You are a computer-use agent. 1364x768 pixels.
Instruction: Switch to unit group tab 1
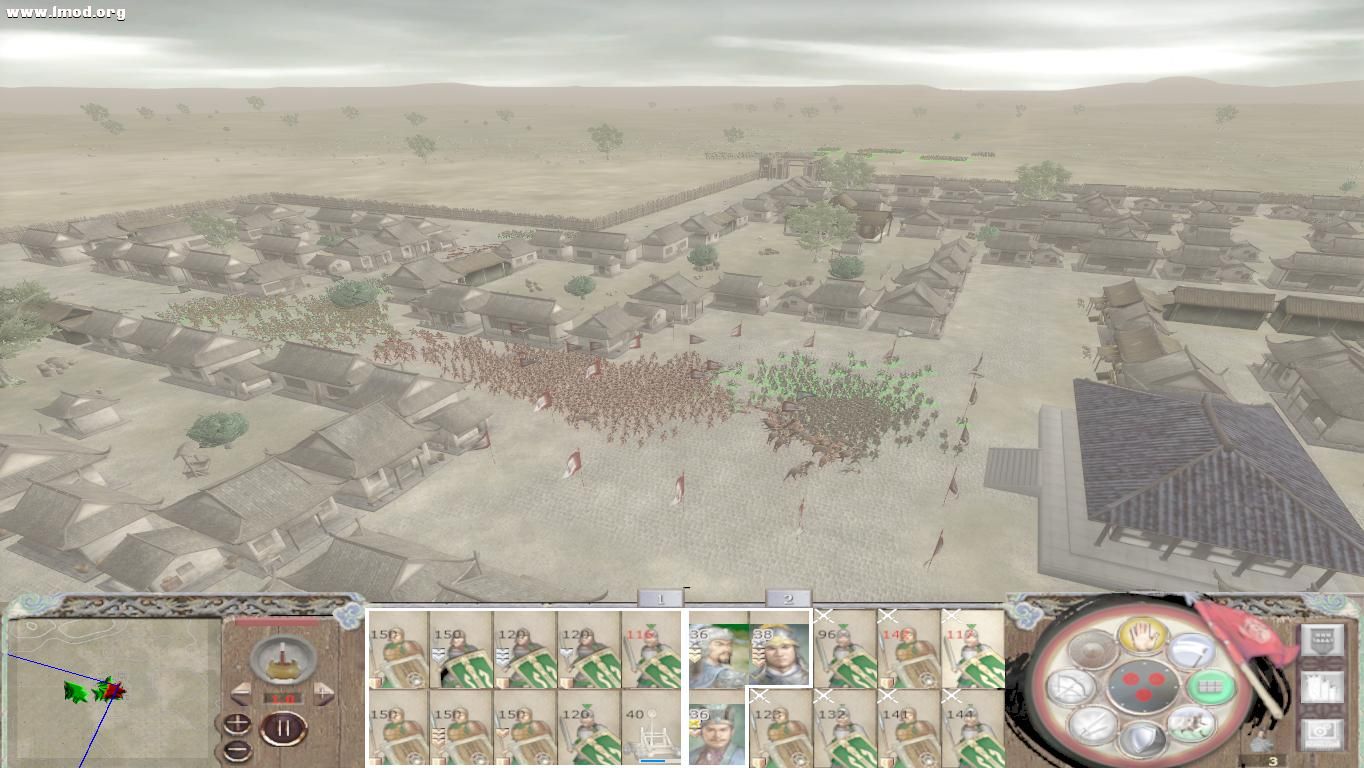click(662, 597)
